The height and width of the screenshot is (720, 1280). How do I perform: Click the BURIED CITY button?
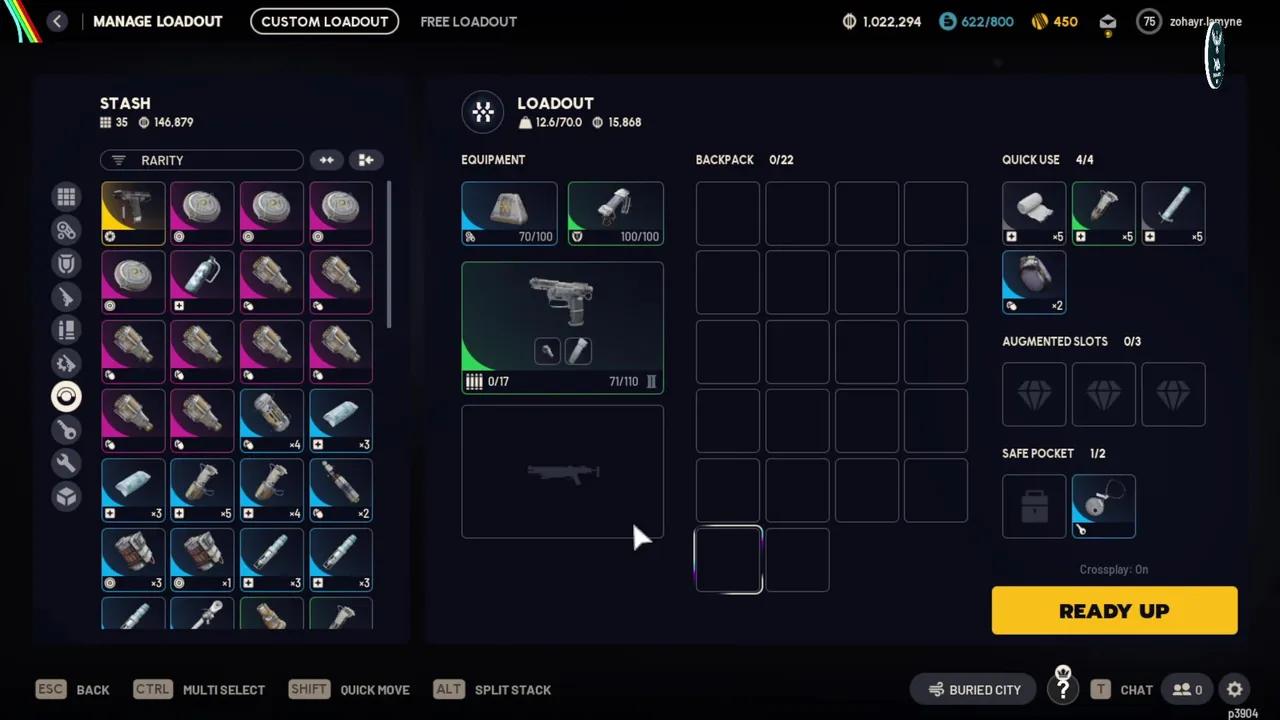pos(973,689)
